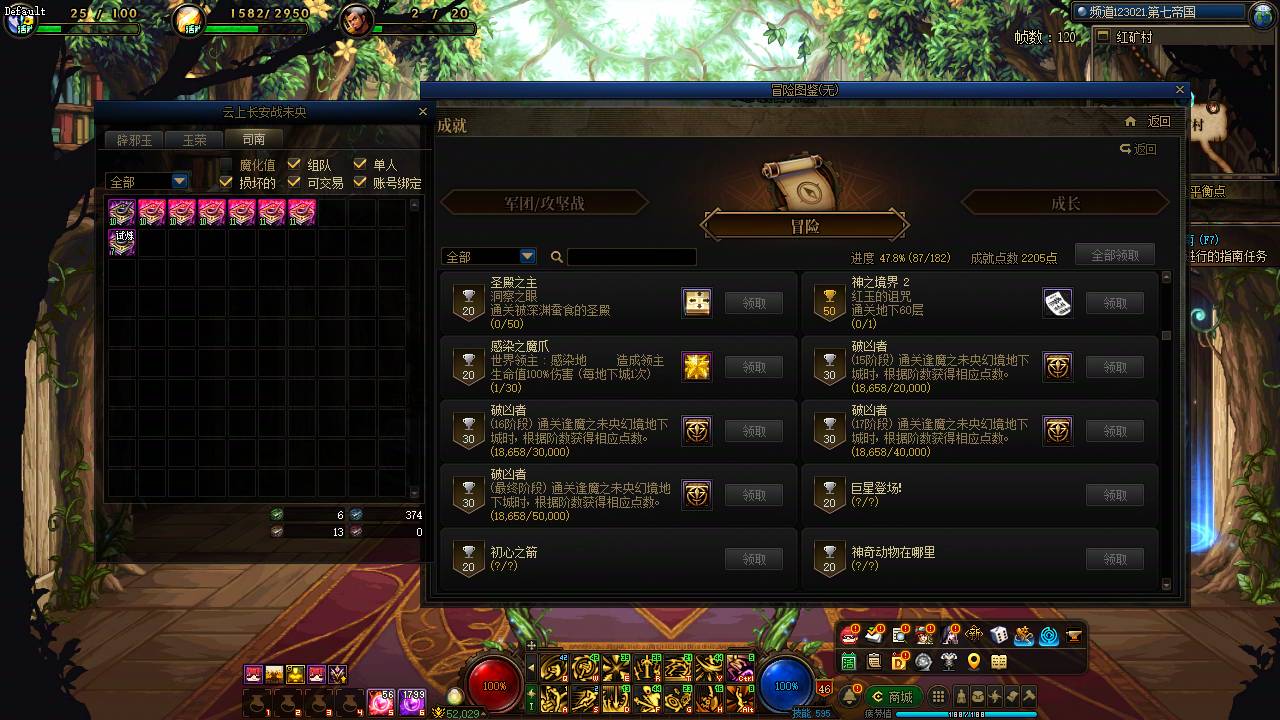
Task: Click the yellow map location pin icon
Action: tap(973, 661)
